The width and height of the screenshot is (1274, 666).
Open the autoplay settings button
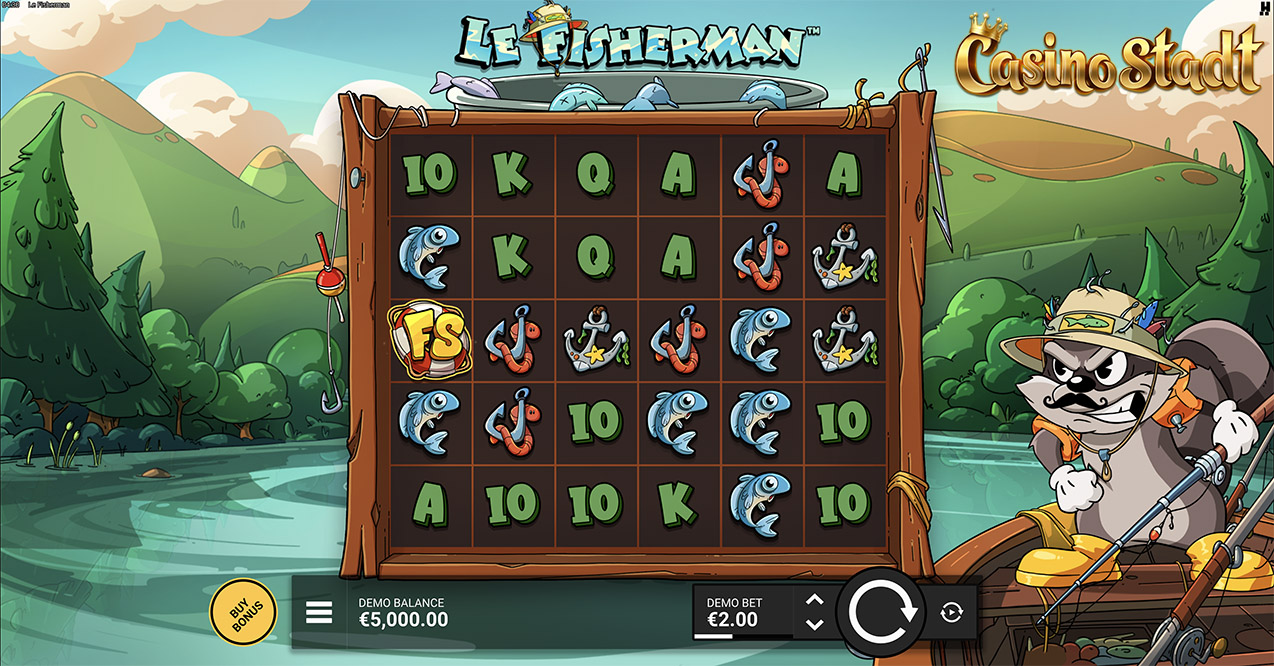951,613
